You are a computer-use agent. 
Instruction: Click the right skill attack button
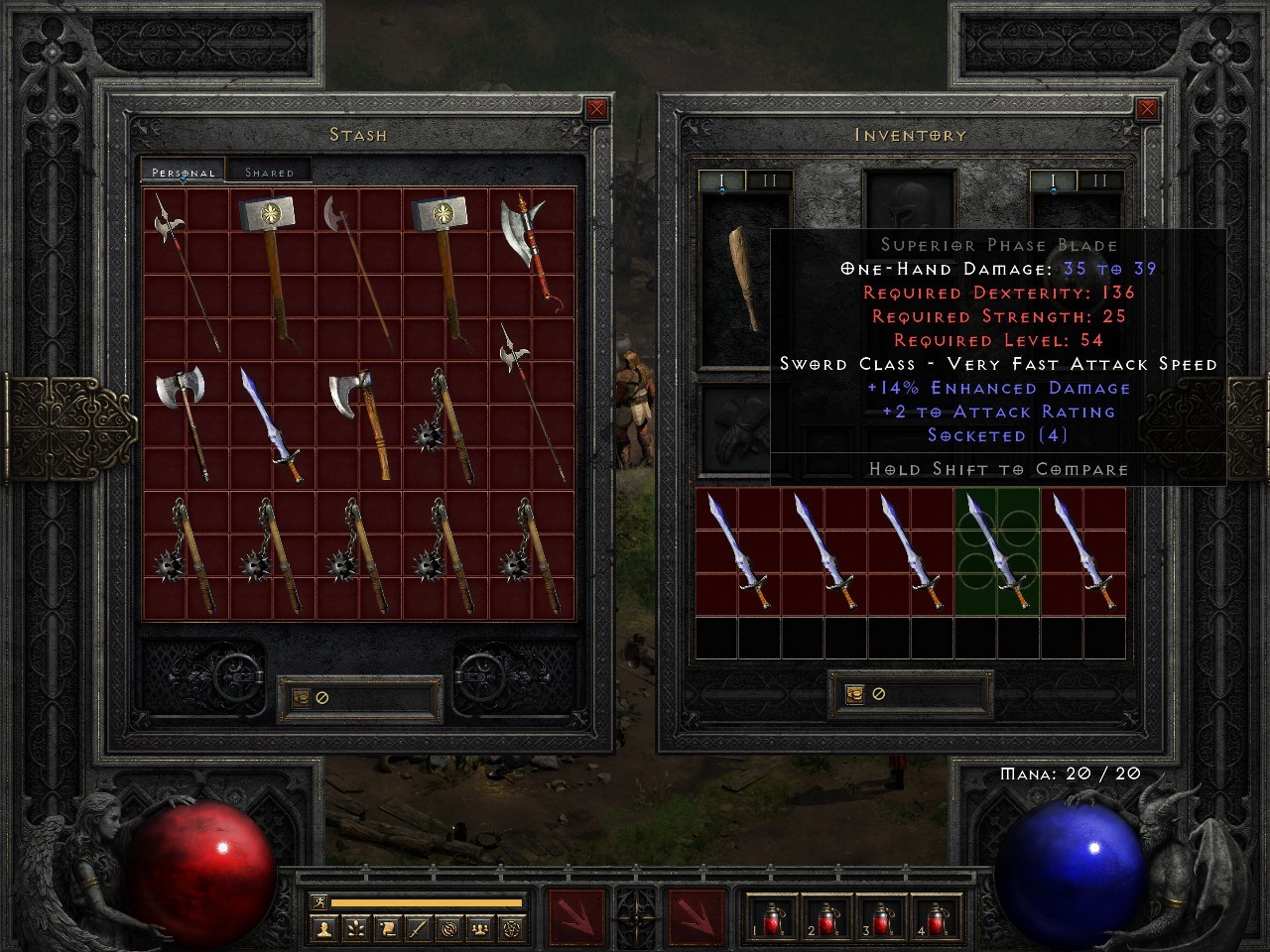(695, 918)
